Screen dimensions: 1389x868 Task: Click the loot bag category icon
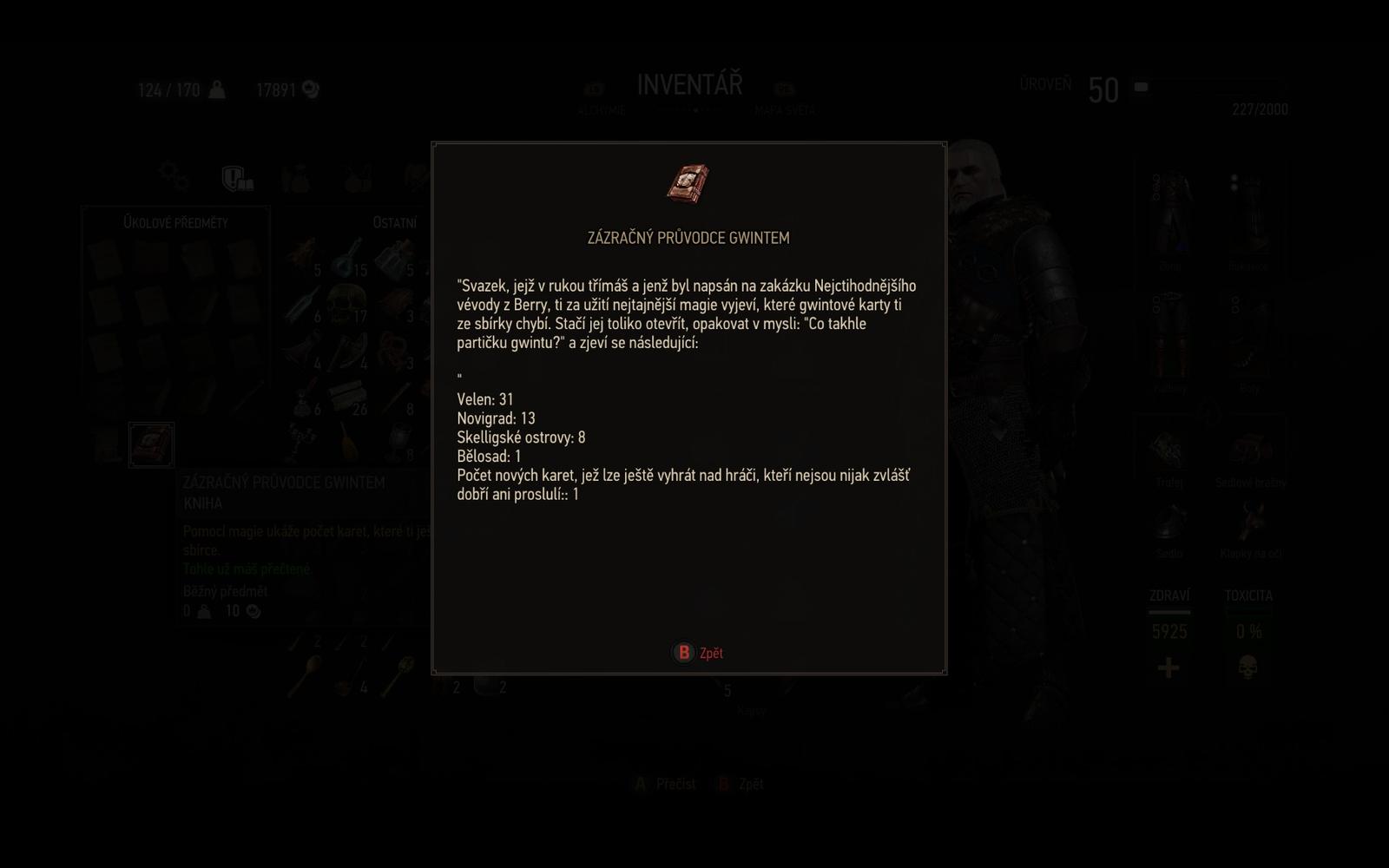click(297, 177)
